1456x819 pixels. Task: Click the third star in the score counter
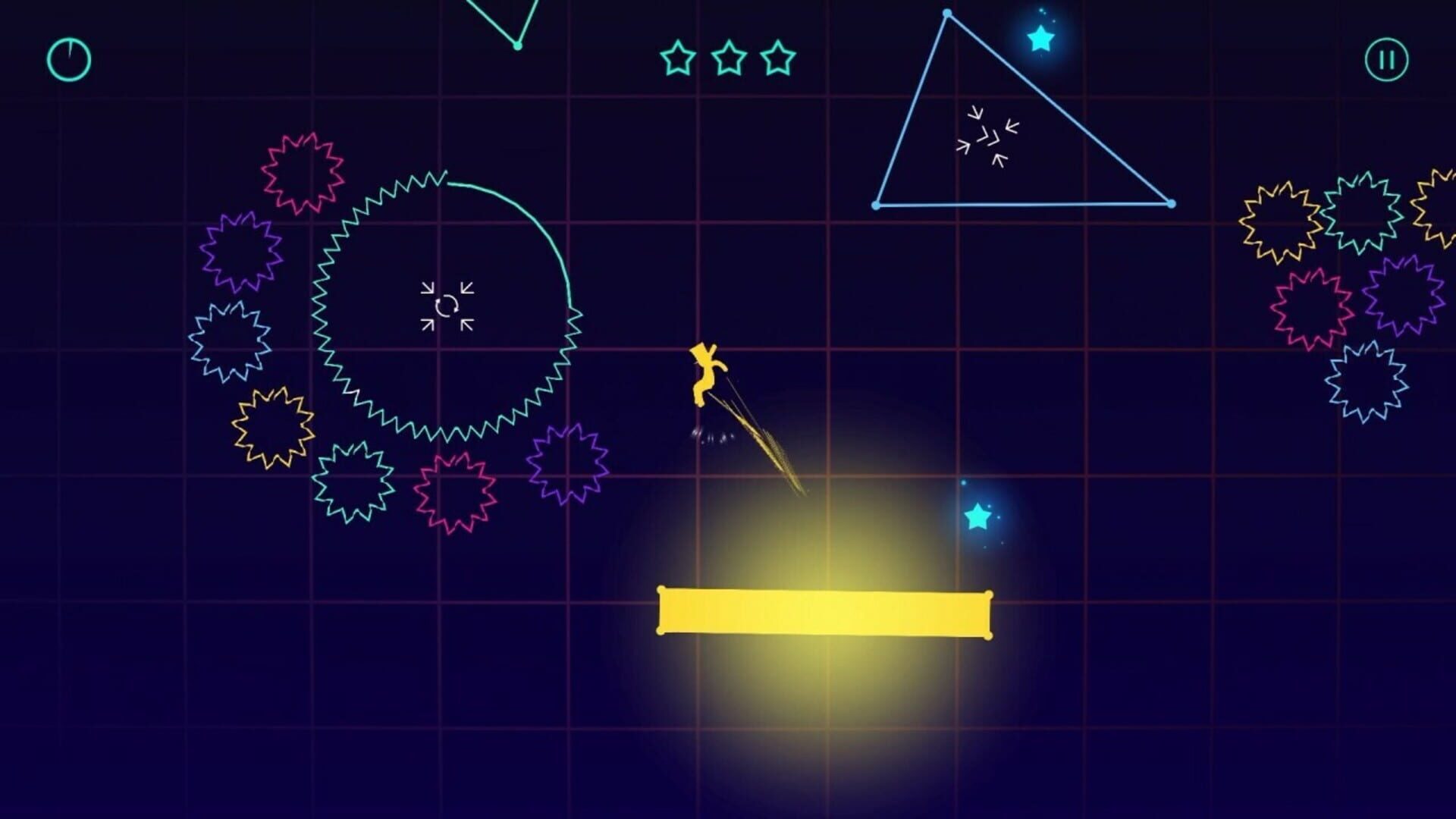point(778,58)
